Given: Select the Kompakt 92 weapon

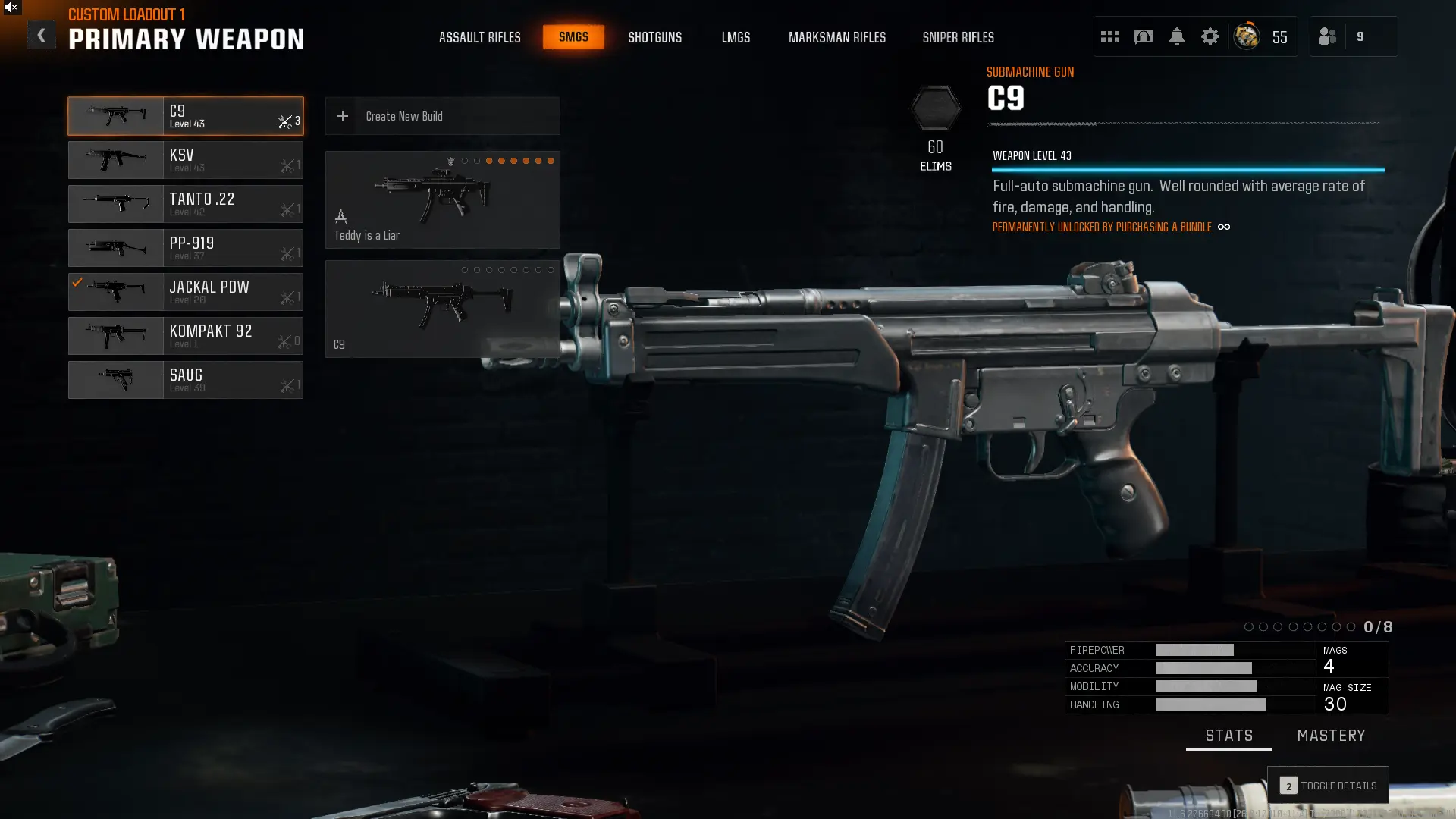Looking at the screenshot, I should pyautogui.click(x=186, y=336).
